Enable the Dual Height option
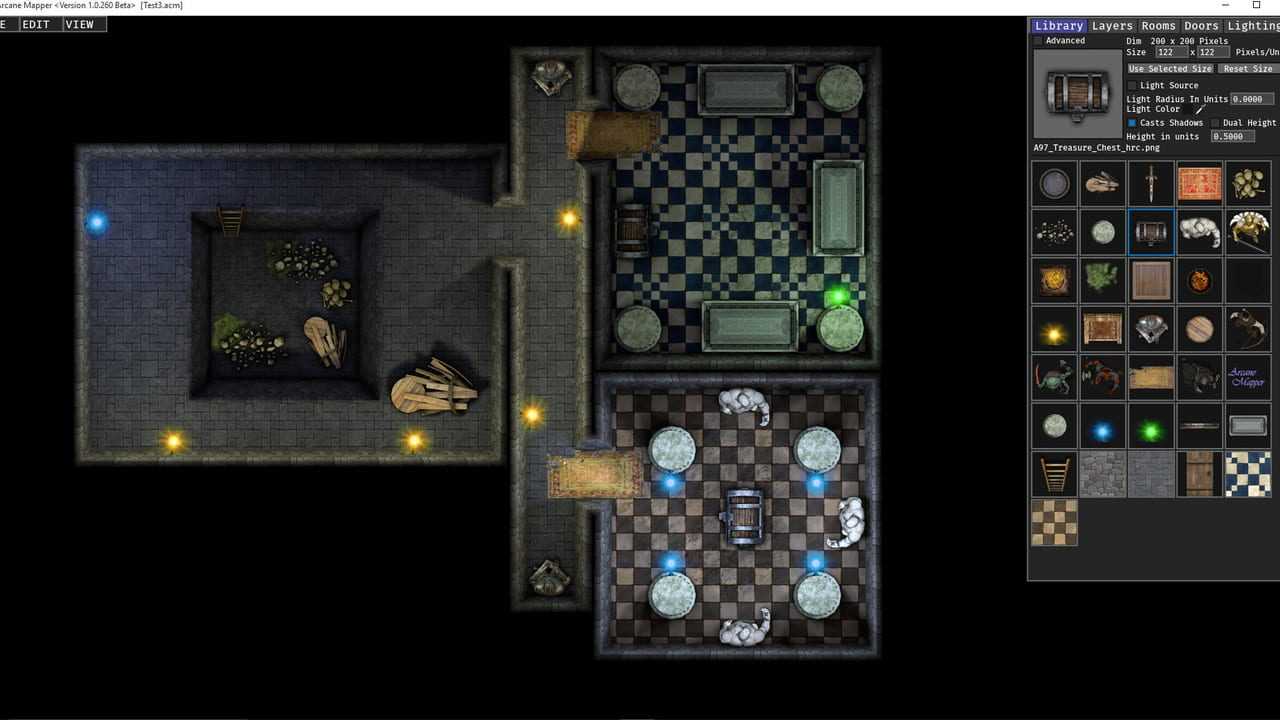Image resolution: width=1280 pixels, height=720 pixels. click(x=1215, y=123)
